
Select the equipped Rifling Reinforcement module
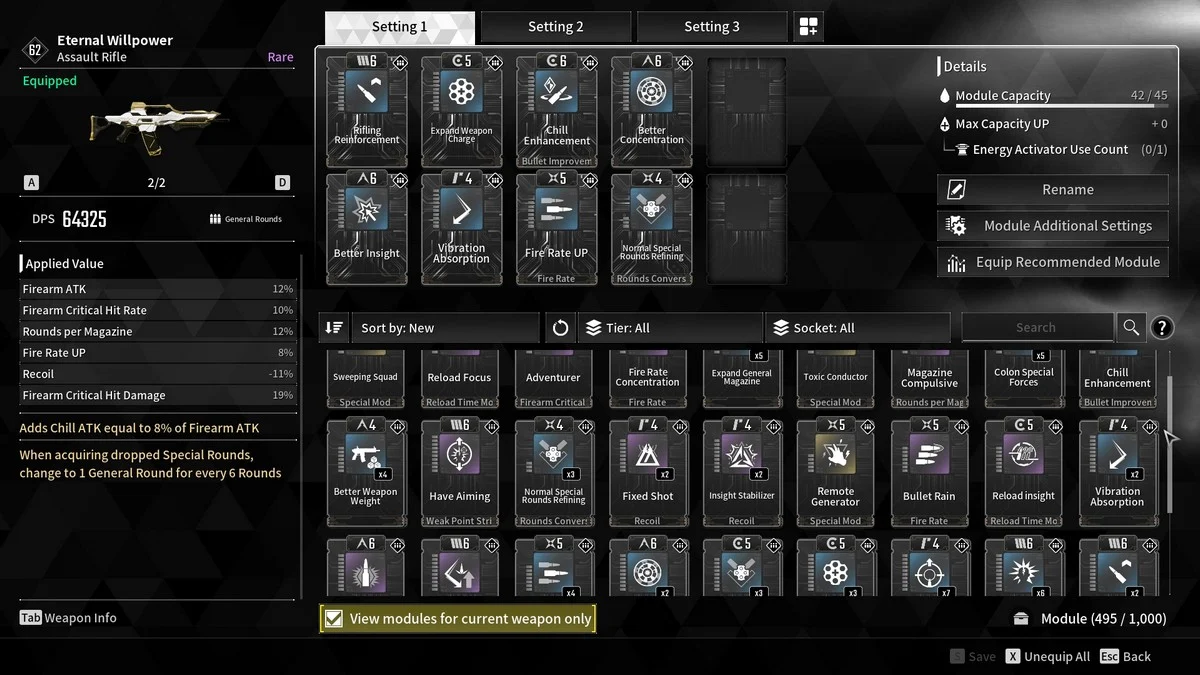pyautogui.click(x=367, y=110)
